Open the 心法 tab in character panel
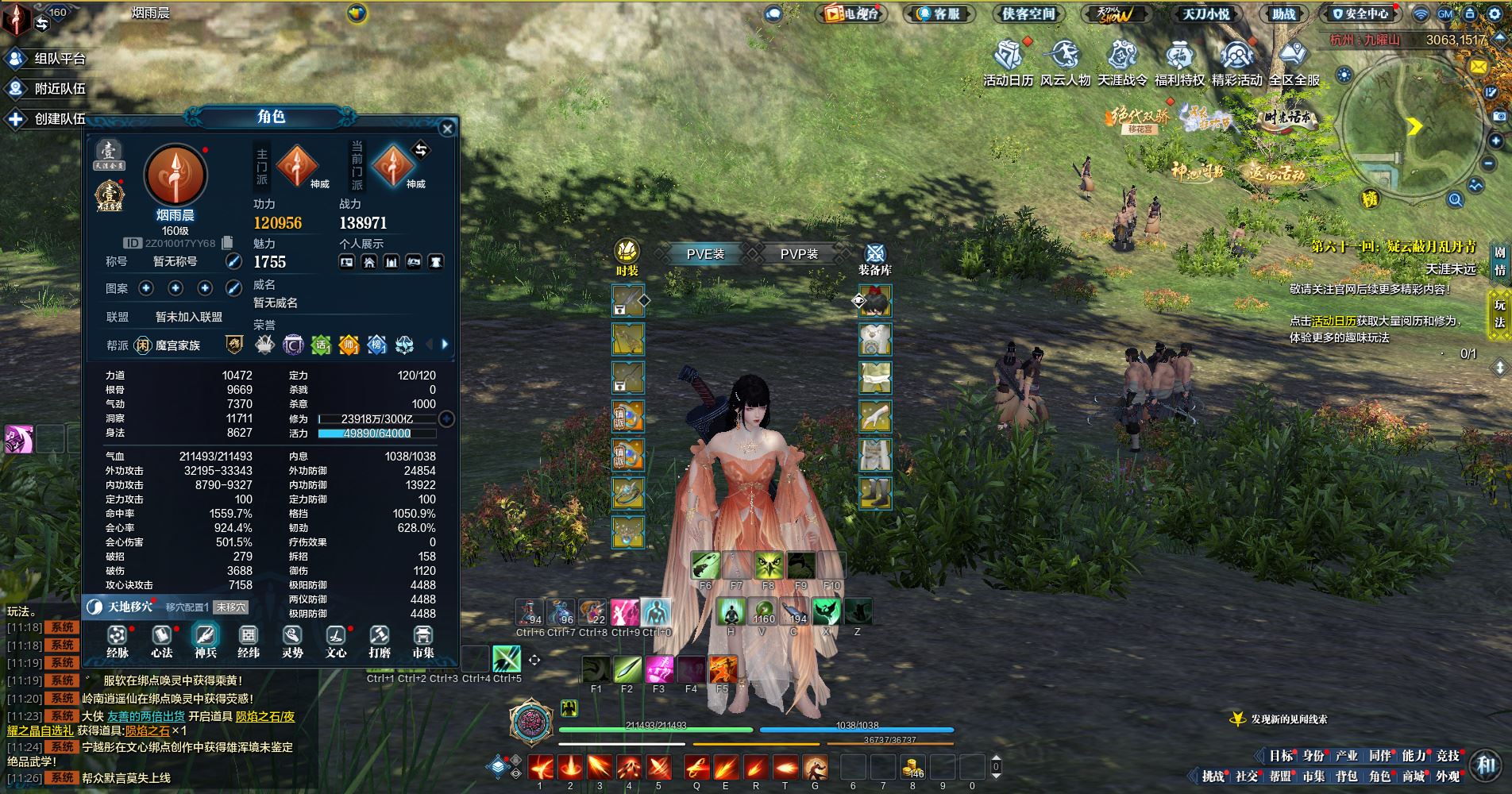This screenshot has width=1512, height=794. 162,642
